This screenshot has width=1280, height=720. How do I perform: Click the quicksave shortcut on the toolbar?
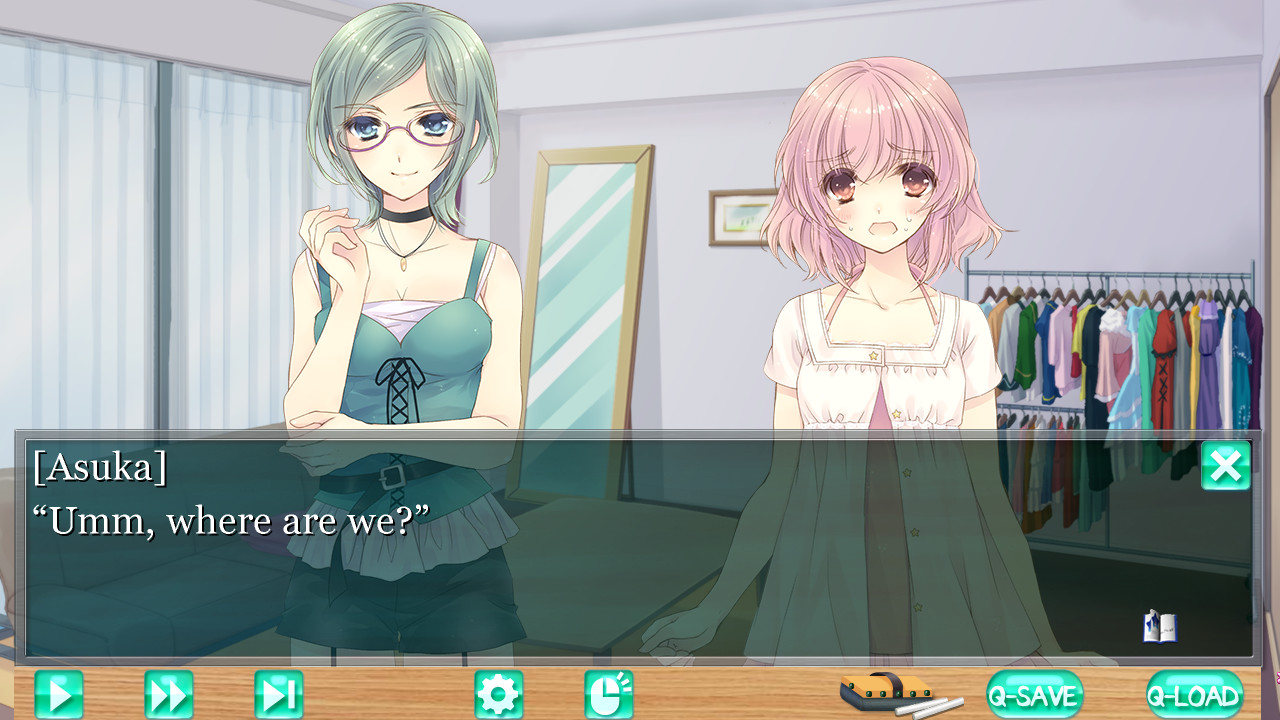coord(1035,692)
